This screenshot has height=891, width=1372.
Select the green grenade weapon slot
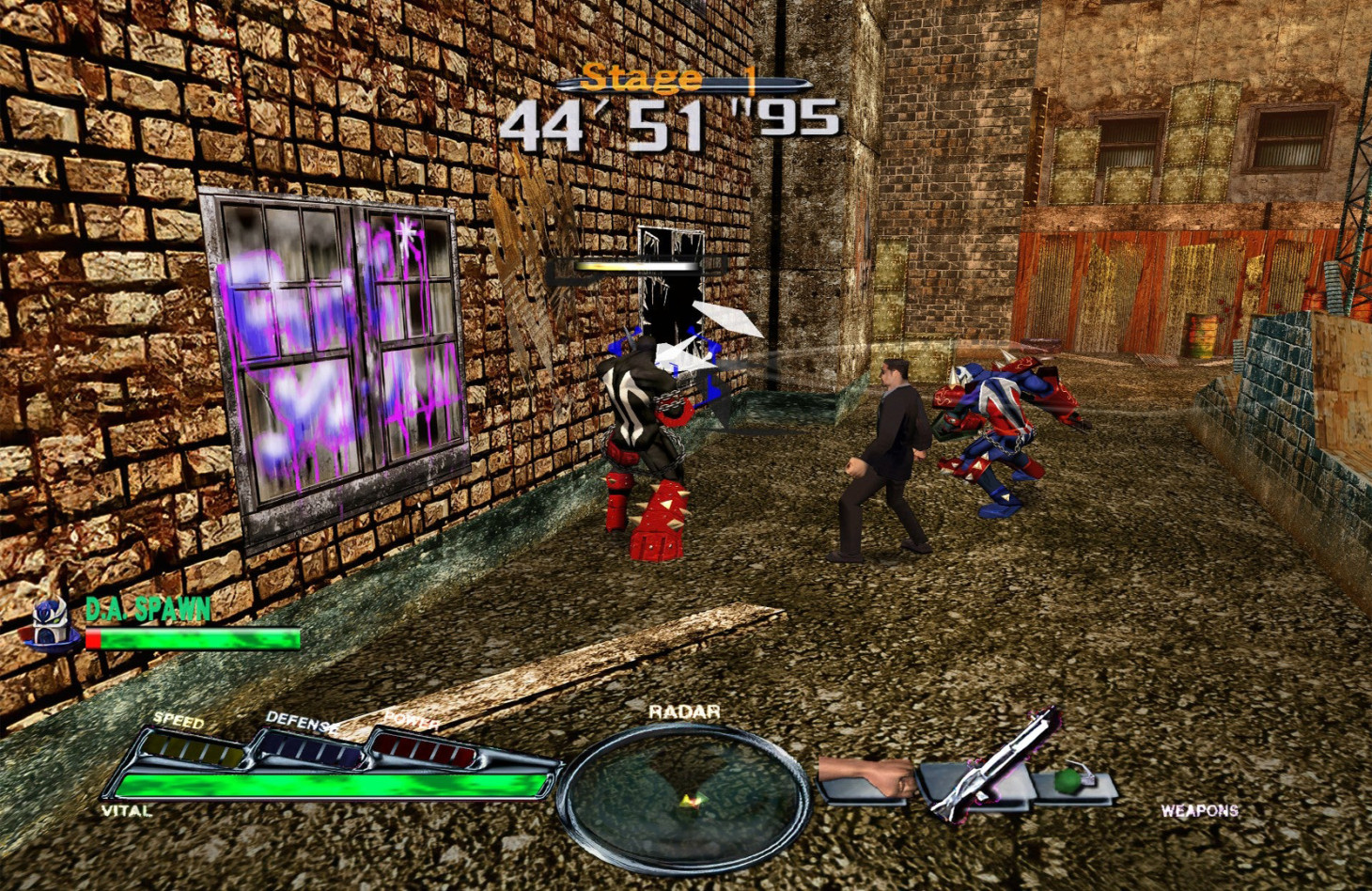coord(1069,781)
